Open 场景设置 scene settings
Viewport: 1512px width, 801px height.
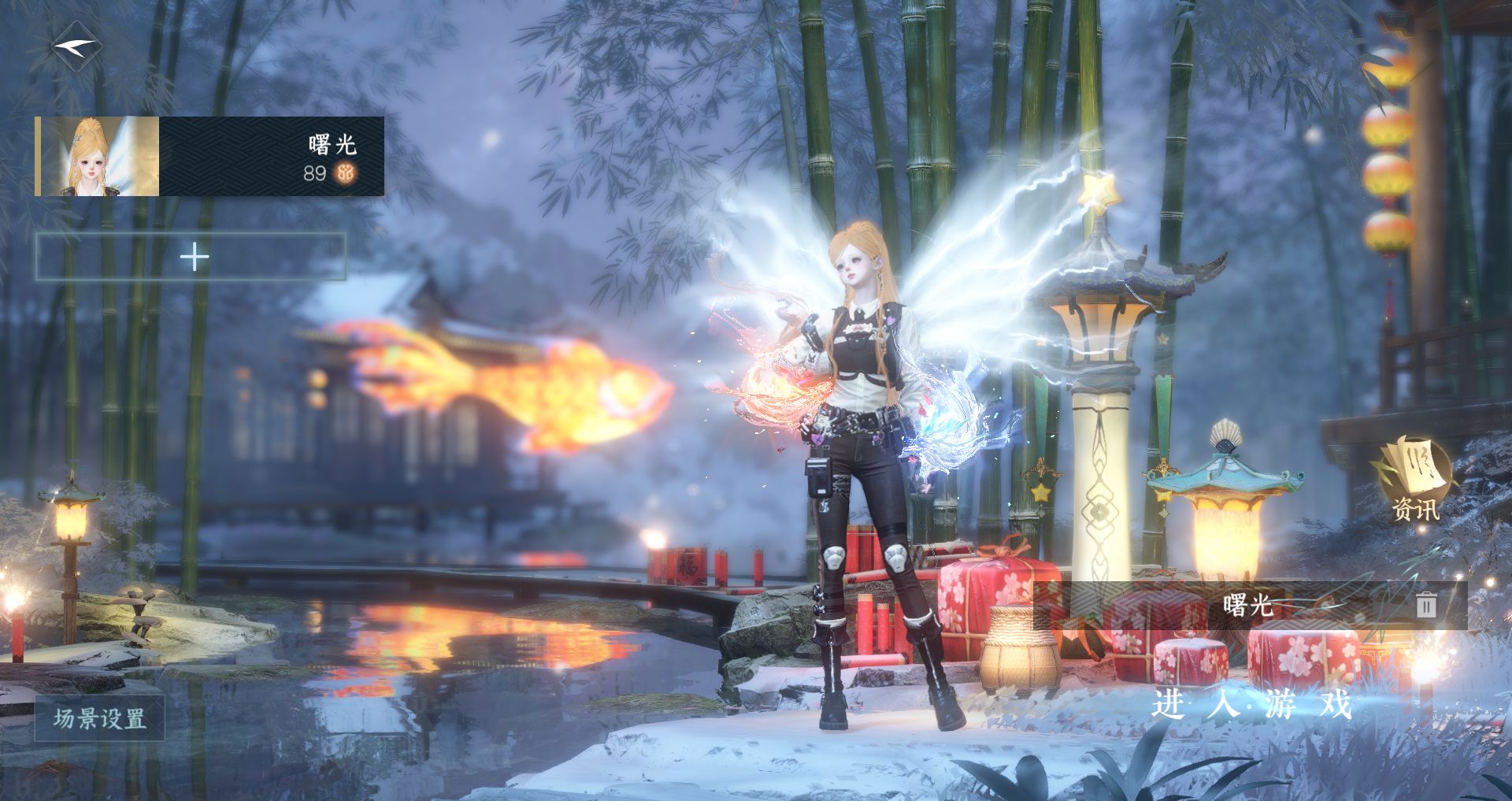(99, 718)
